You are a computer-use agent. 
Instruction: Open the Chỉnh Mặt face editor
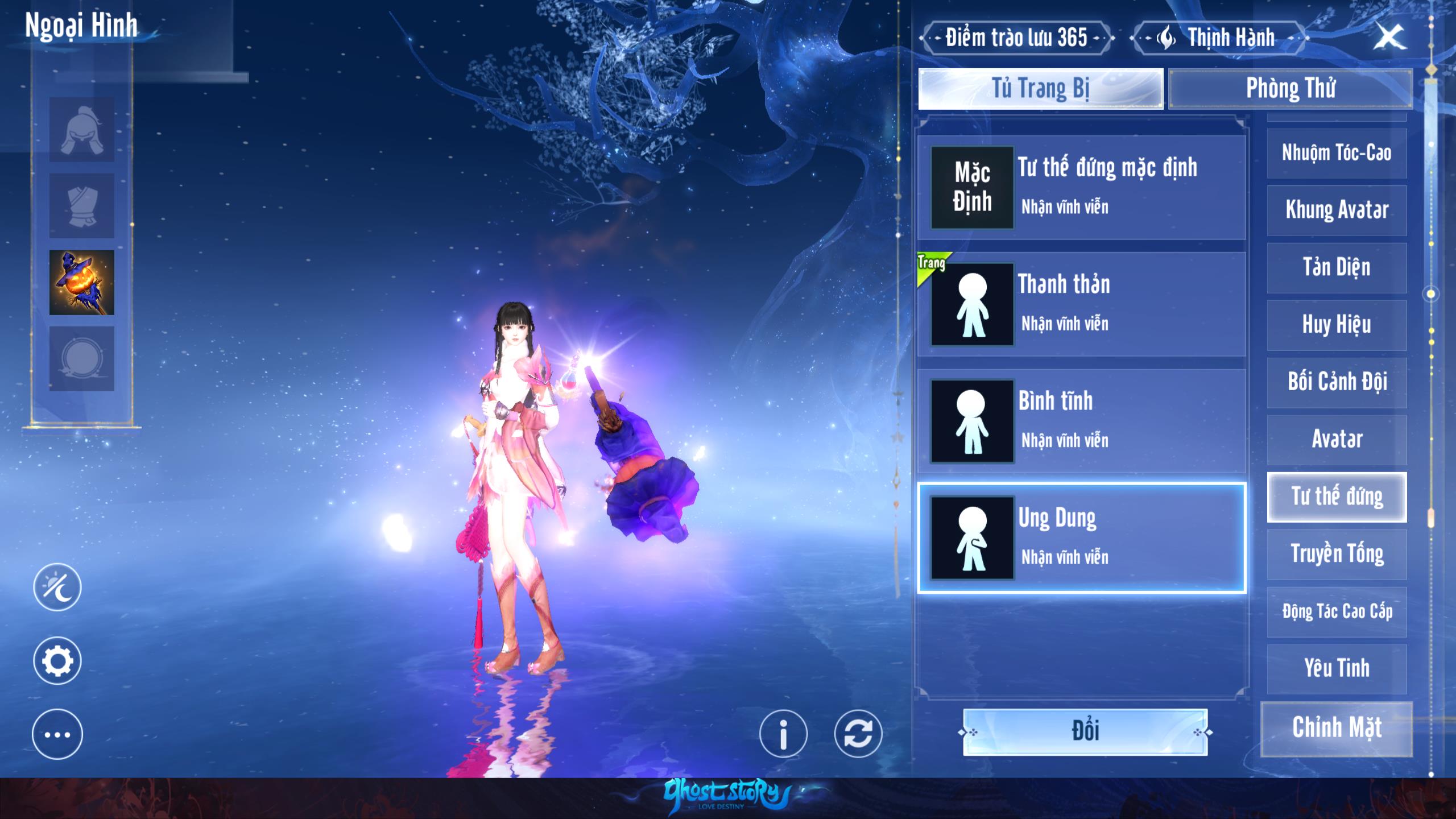(1337, 728)
